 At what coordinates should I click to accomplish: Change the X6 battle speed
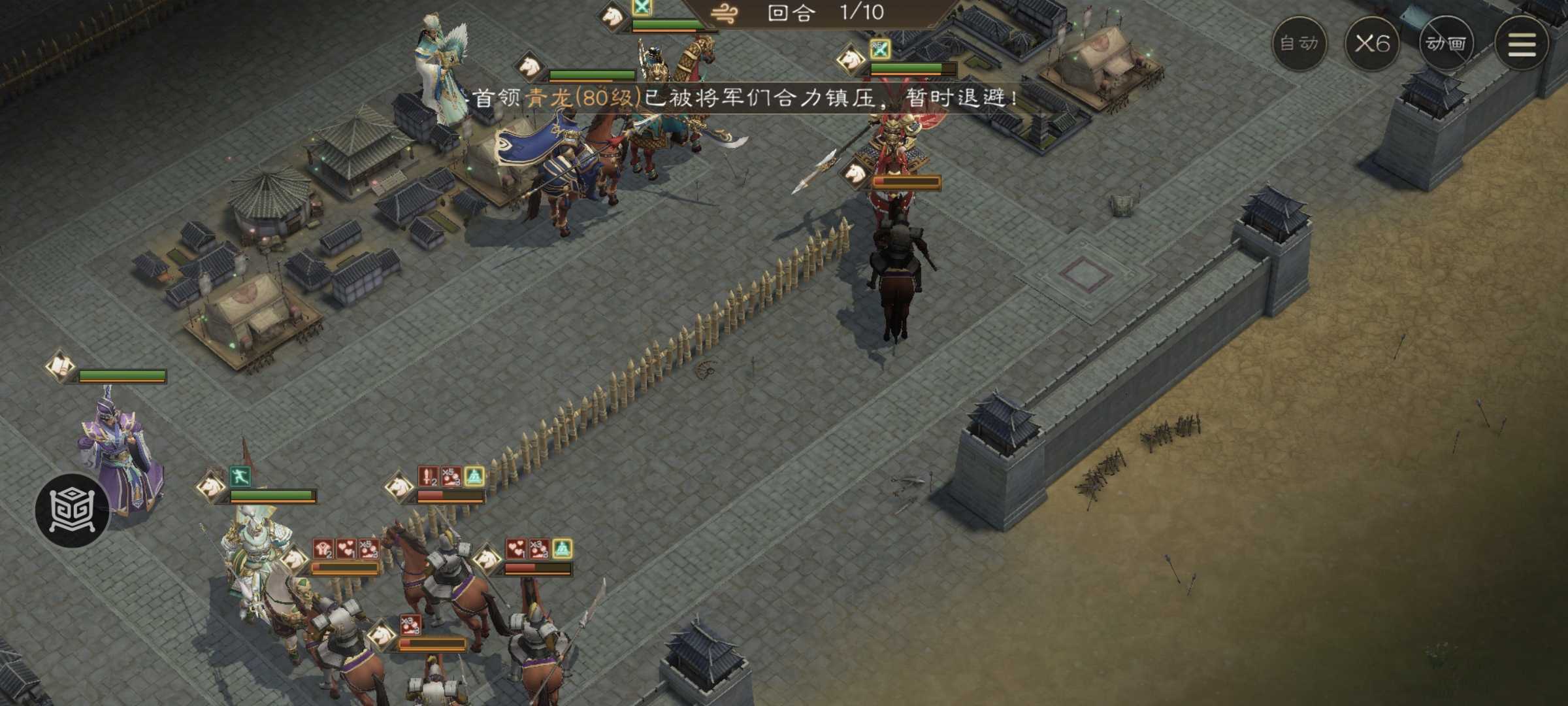tap(1372, 44)
